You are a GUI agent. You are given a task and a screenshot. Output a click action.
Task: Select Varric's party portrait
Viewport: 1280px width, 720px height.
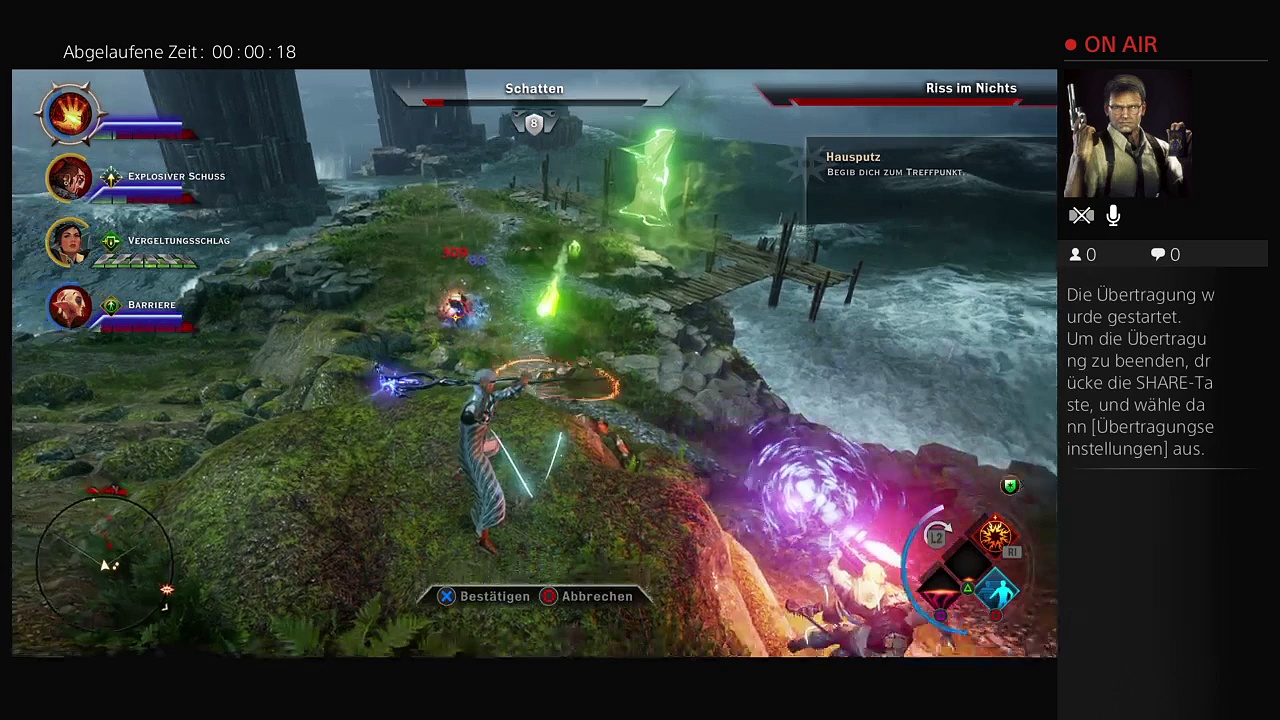(70, 178)
